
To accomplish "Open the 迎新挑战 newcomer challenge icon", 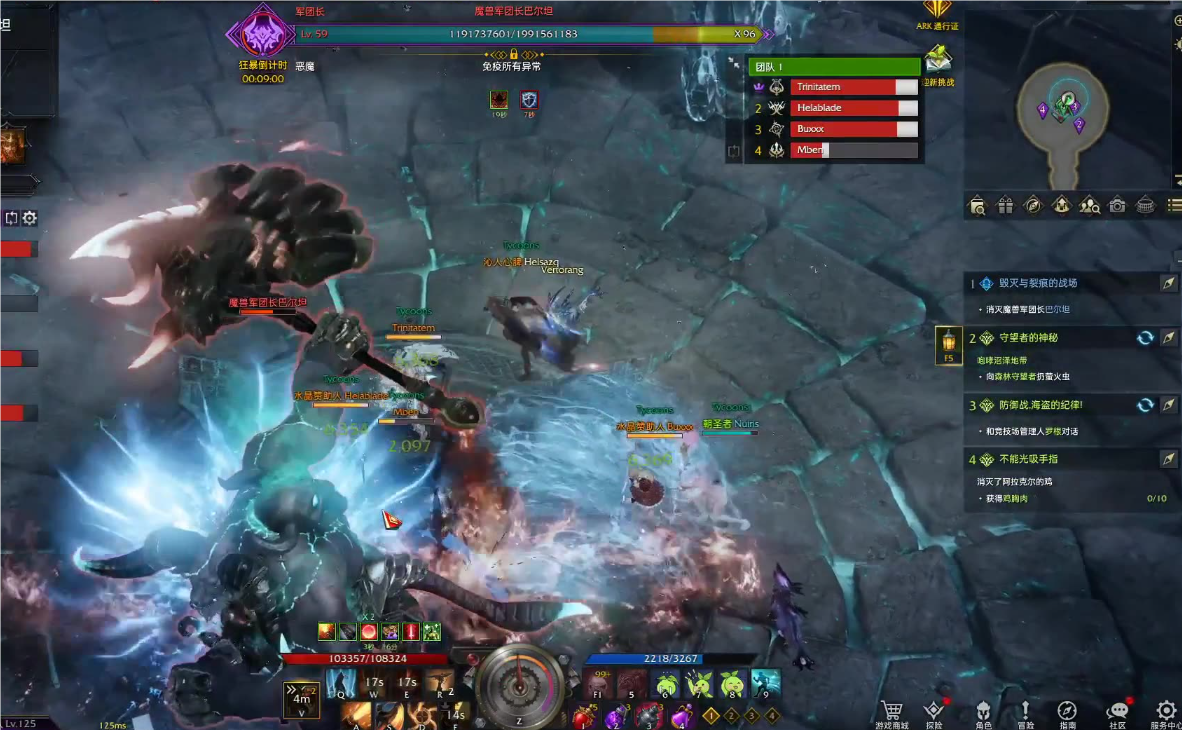I will pos(938,62).
